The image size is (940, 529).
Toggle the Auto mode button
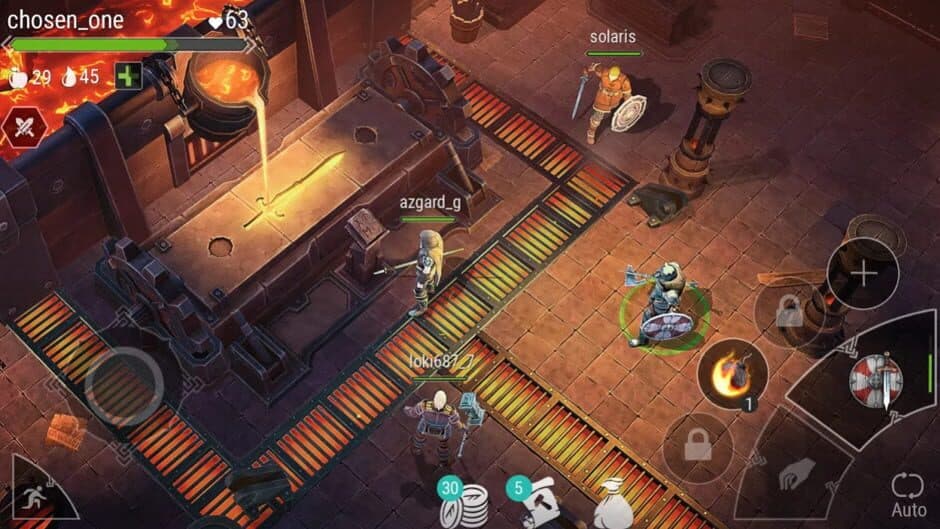[908, 495]
